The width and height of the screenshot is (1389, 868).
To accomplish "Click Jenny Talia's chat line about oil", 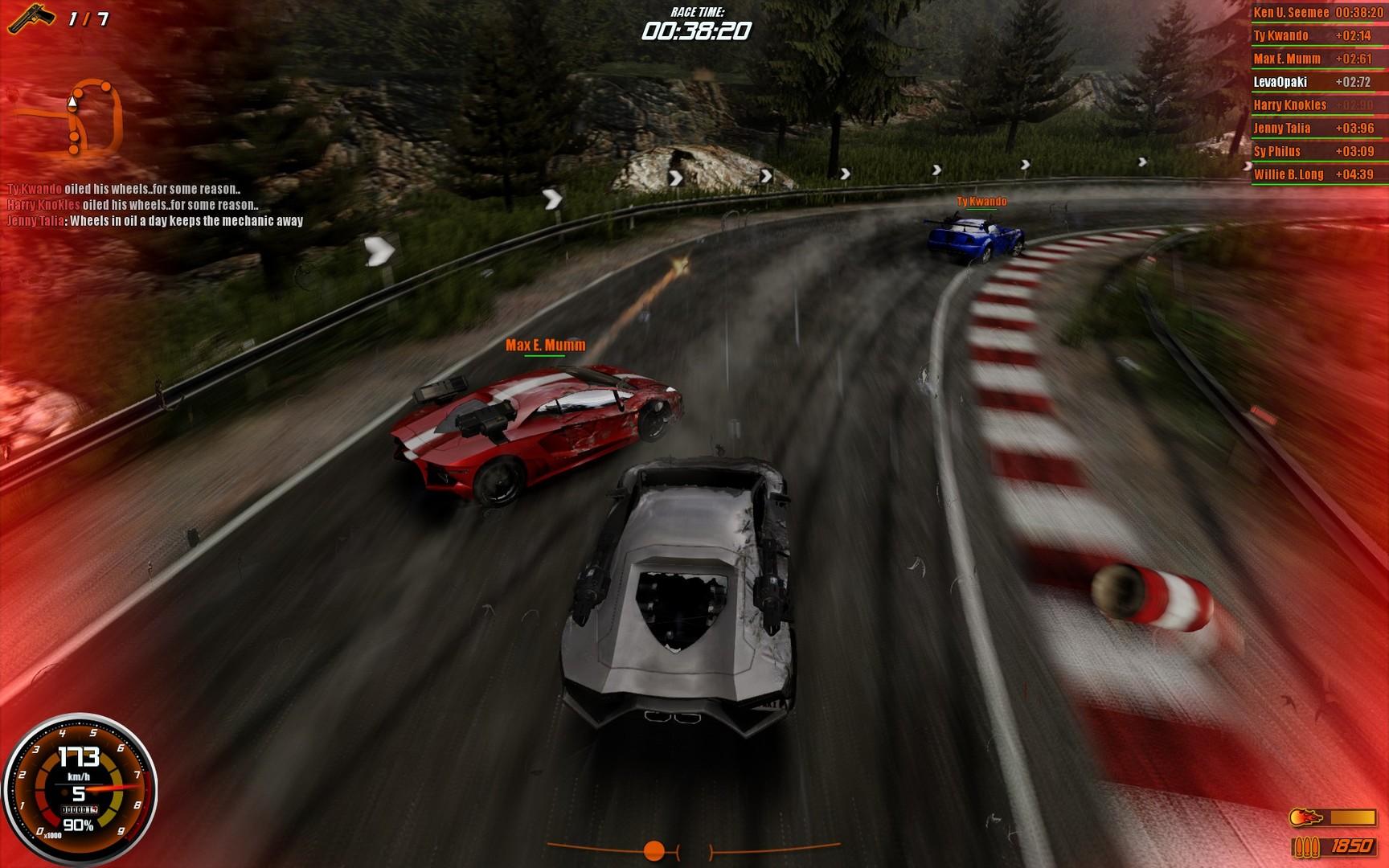I will point(157,222).
